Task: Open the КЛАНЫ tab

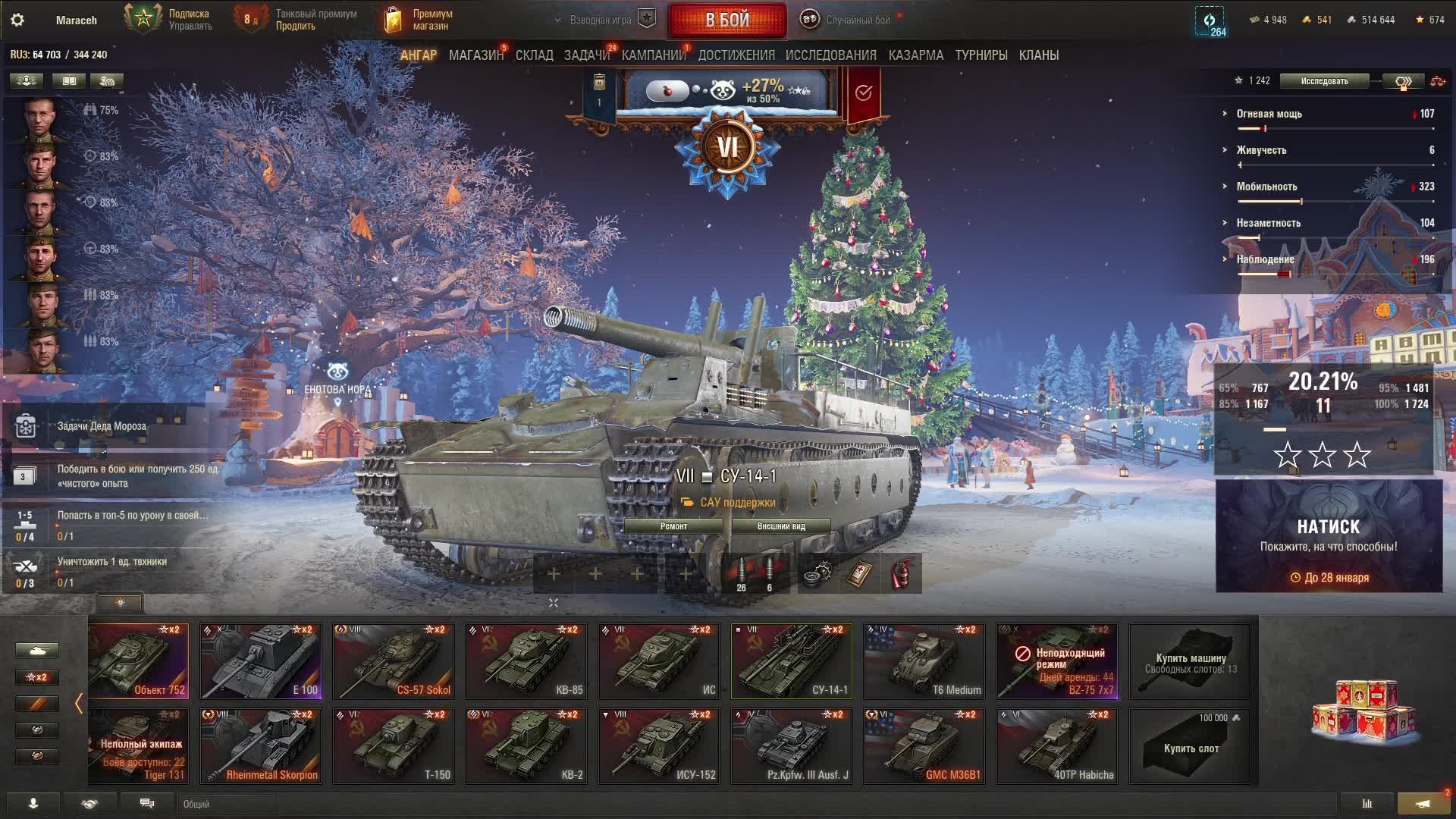Action: (1038, 55)
